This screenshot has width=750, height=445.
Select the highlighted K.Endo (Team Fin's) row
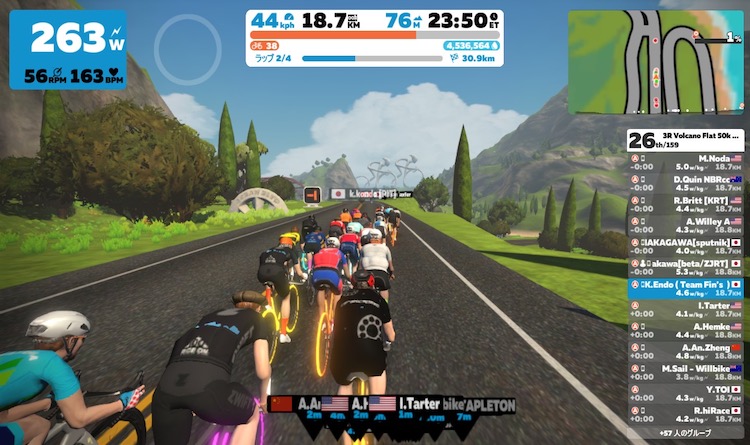(x=686, y=288)
